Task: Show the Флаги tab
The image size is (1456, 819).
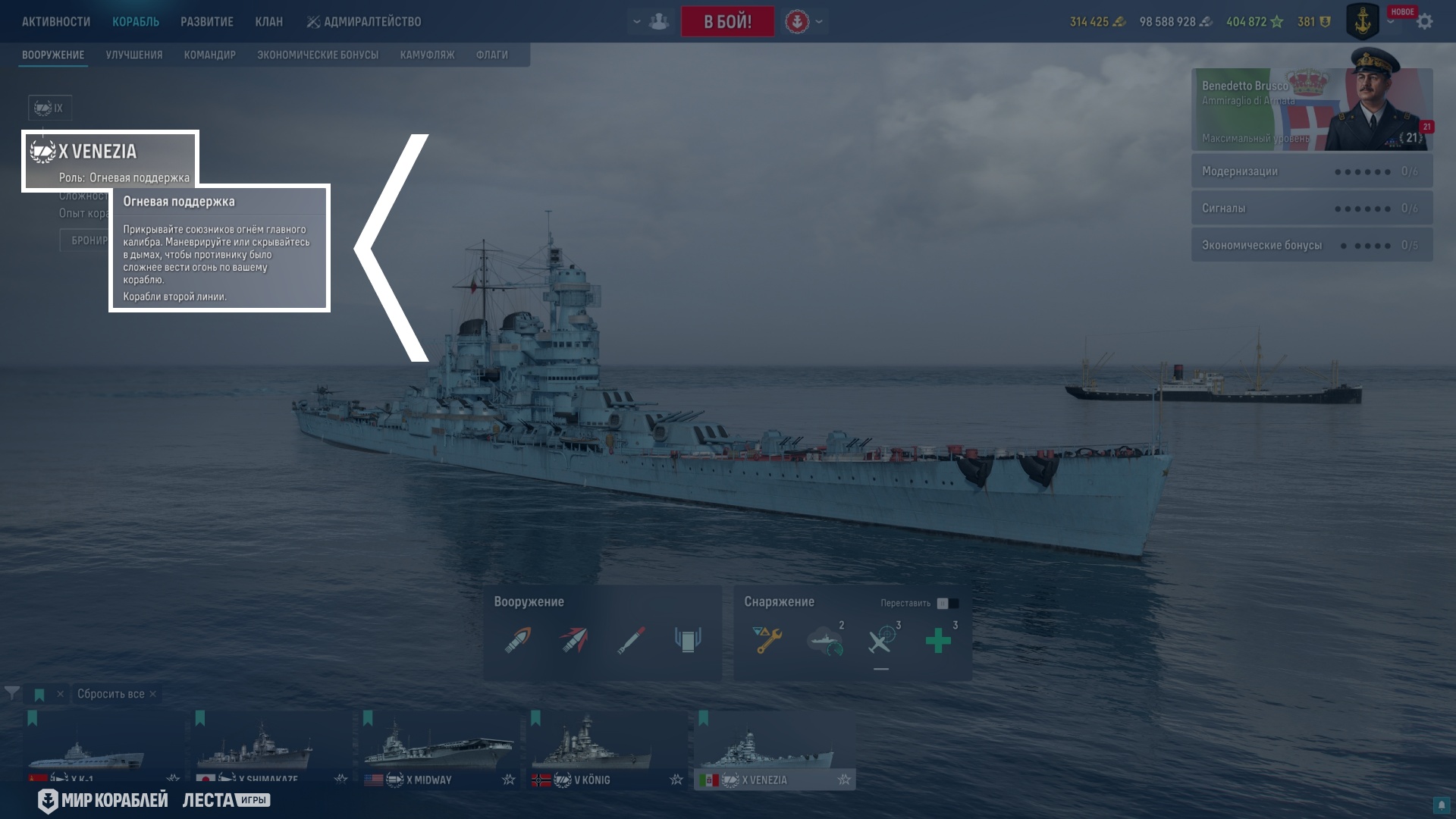Action: point(491,55)
